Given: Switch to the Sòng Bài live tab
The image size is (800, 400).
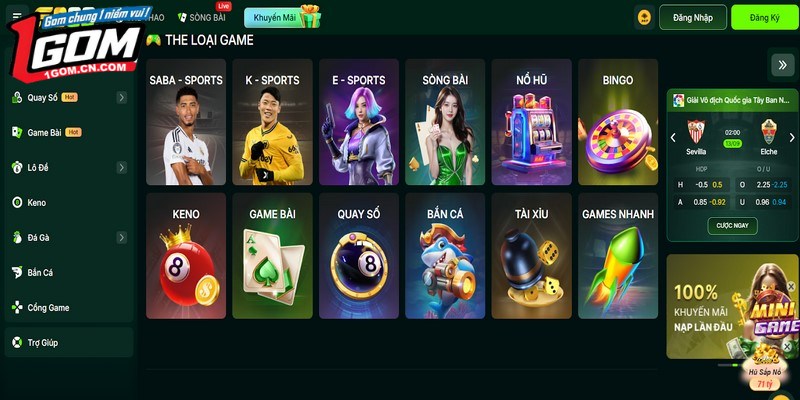Looking at the screenshot, I should [x=201, y=17].
